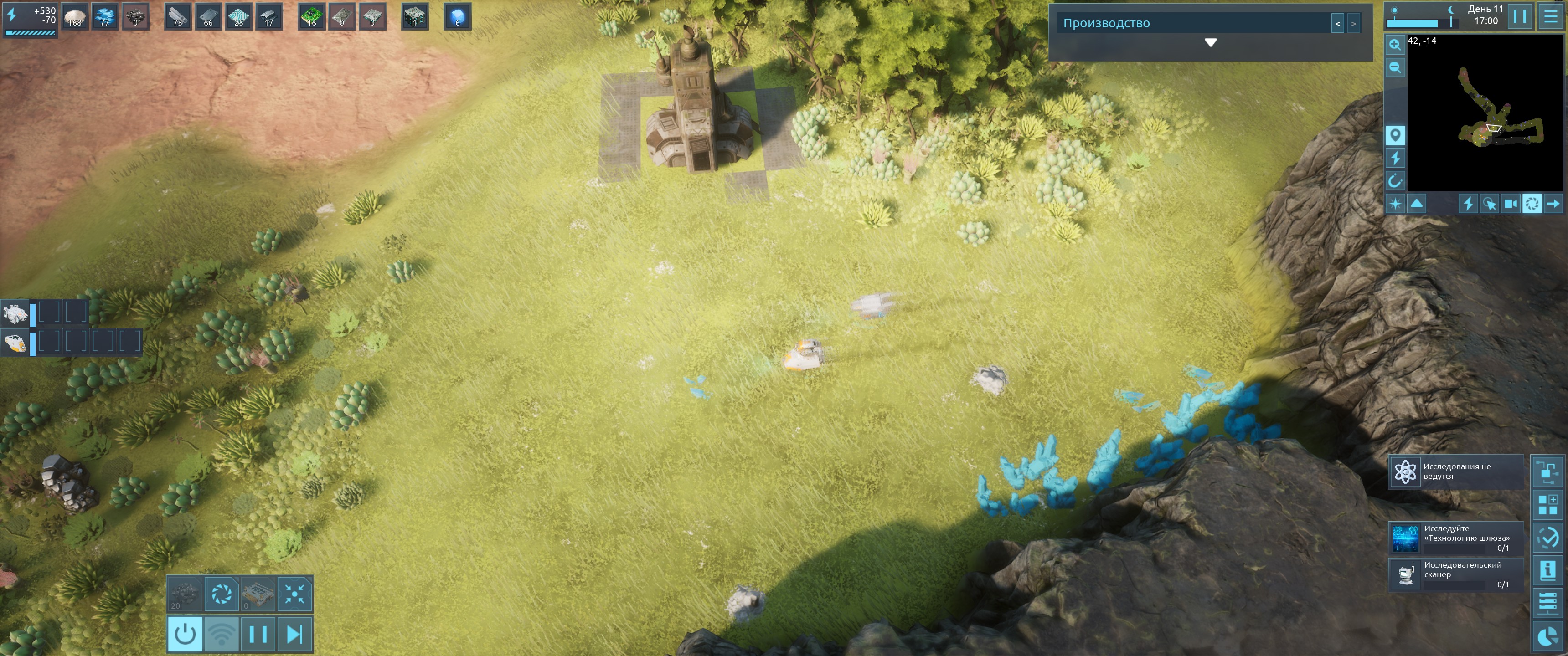Open the pie chart statistics panel
This screenshot has width=1568, height=656.
[1547, 636]
